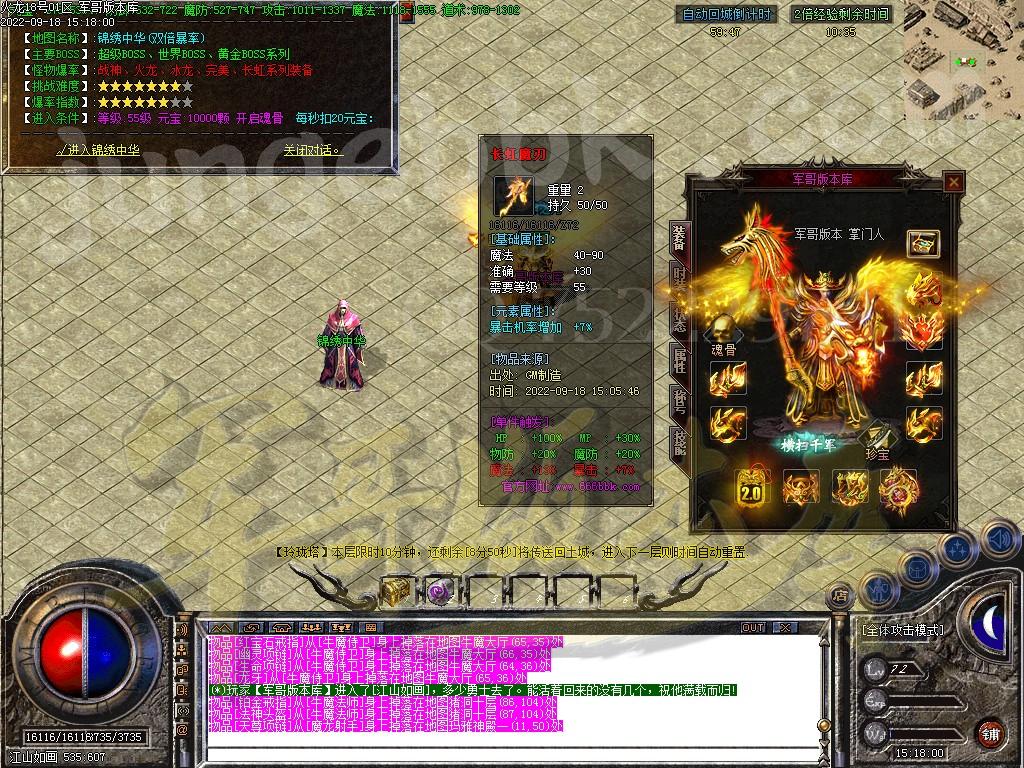Screen dimensions: 1024x768
Task: Use the purple scroll hotbar item
Action: (x=440, y=591)
